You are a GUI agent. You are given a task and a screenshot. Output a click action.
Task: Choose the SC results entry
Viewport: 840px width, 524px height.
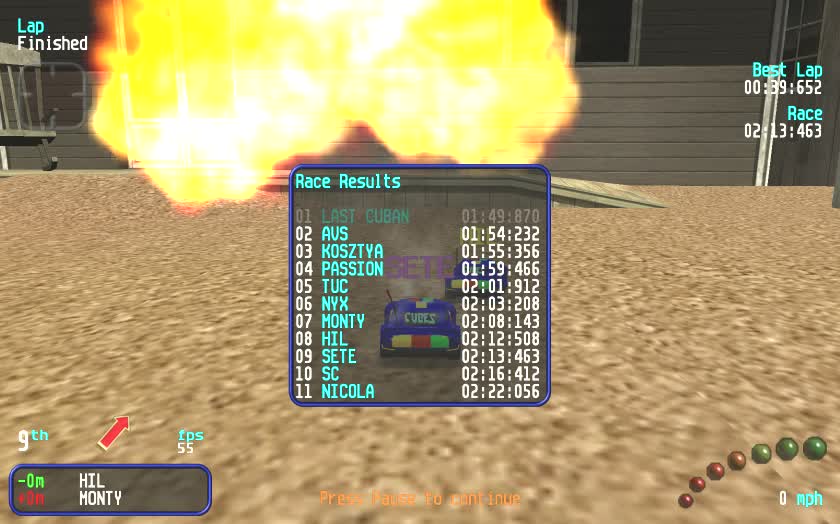(x=418, y=374)
